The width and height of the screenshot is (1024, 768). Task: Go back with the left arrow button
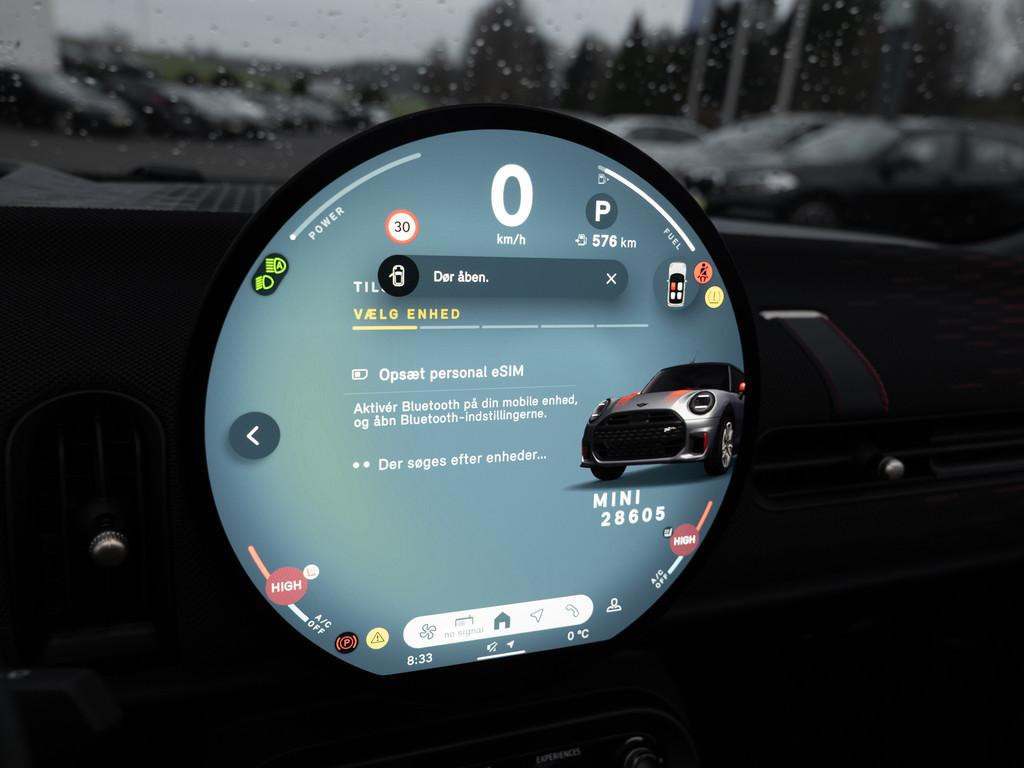click(x=254, y=436)
